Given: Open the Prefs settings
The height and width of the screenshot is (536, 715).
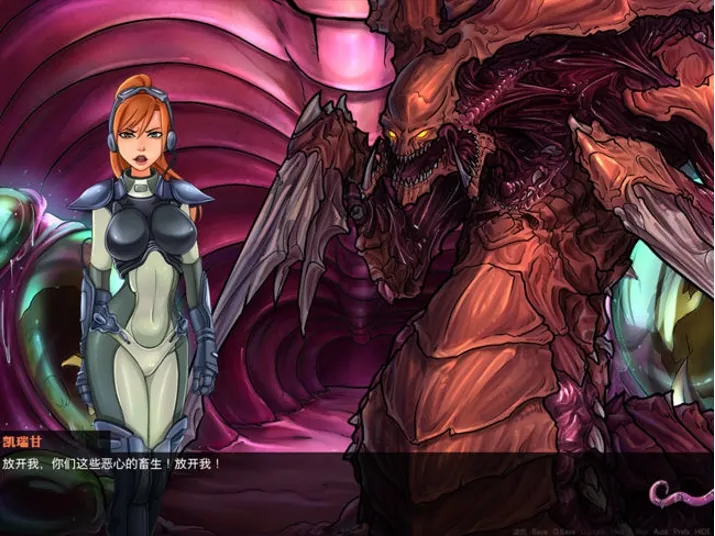Looking at the screenshot, I should click(x=681, y=531).
